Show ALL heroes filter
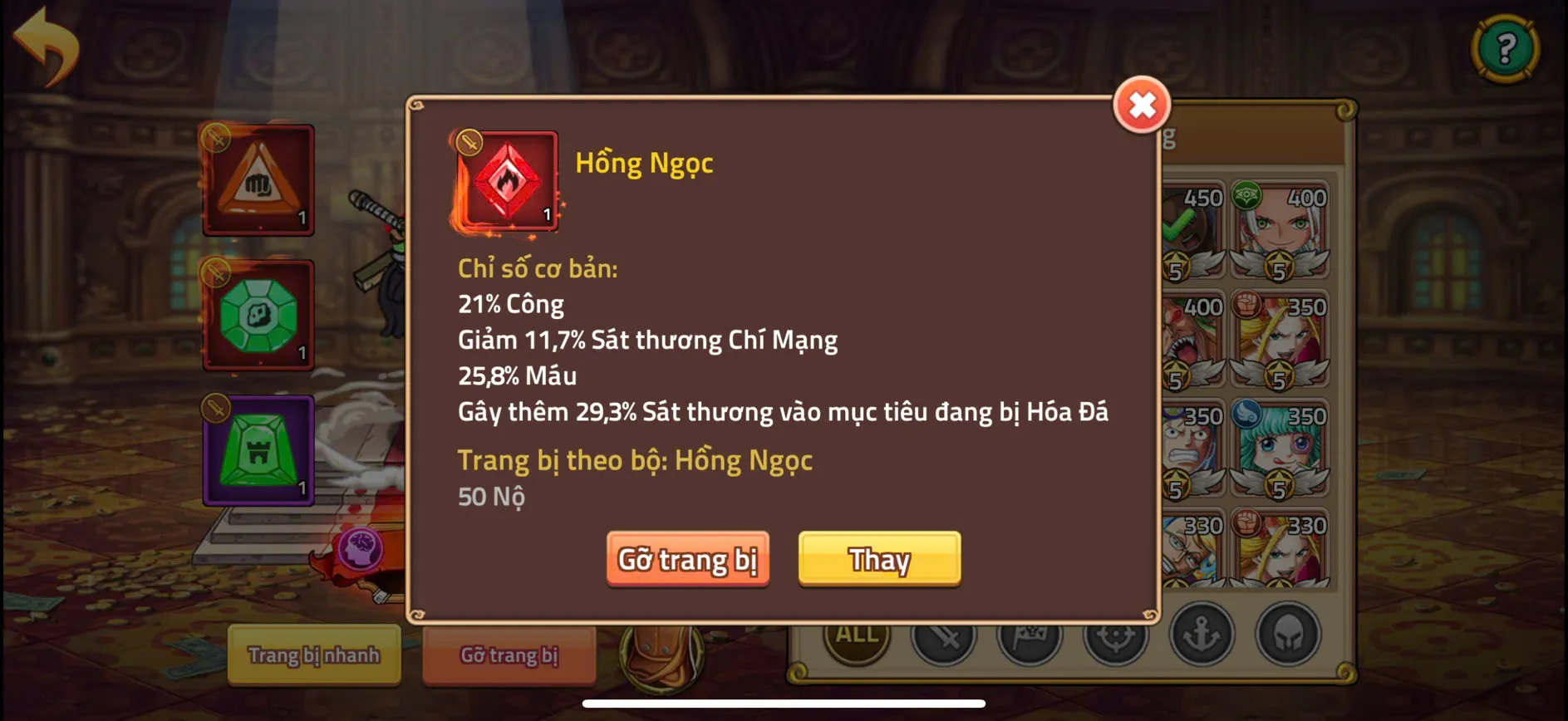Screen dimensions: 1568x721 click(x=856, y=635)
